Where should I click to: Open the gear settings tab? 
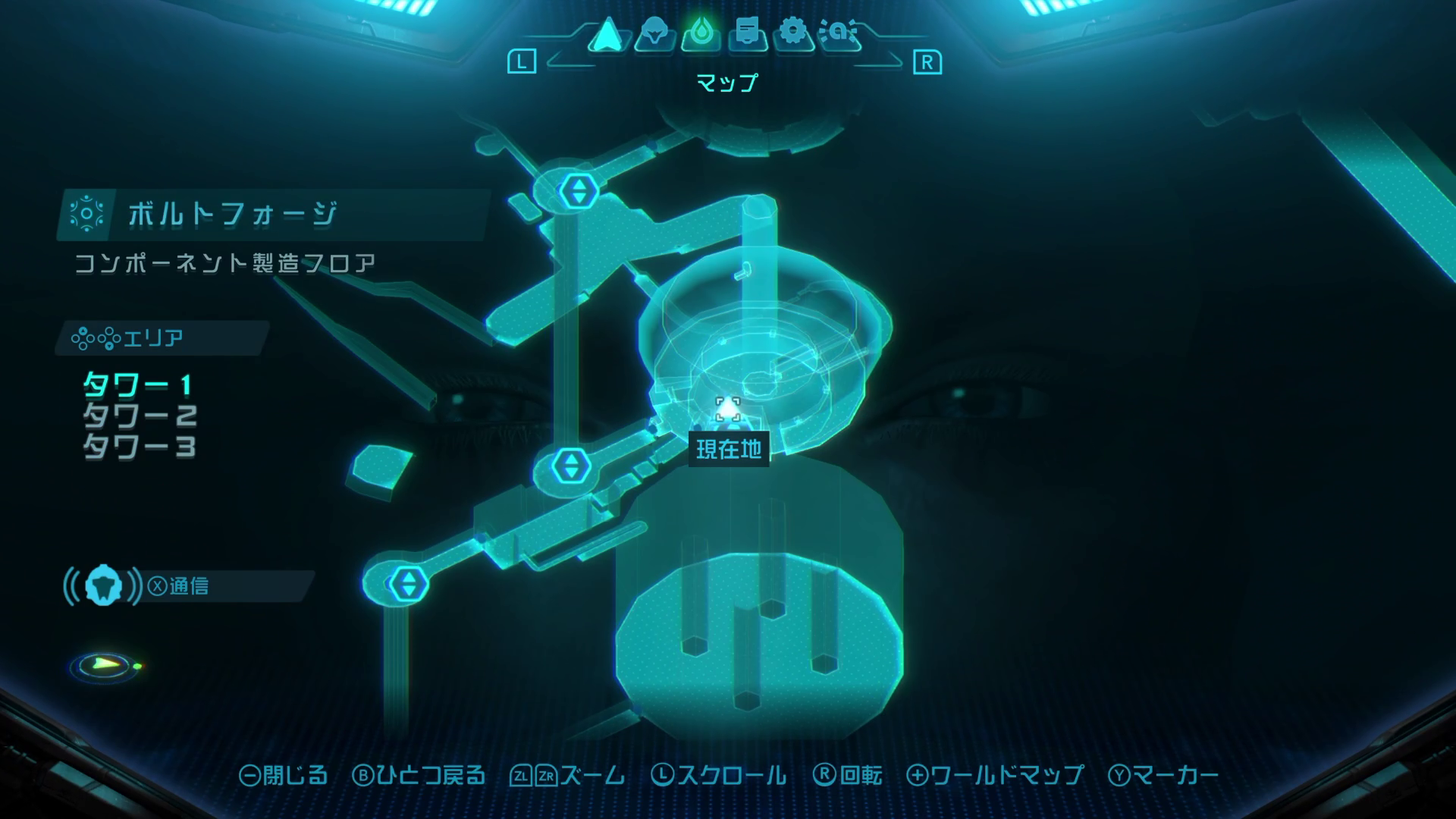click(x=793, y=34)
